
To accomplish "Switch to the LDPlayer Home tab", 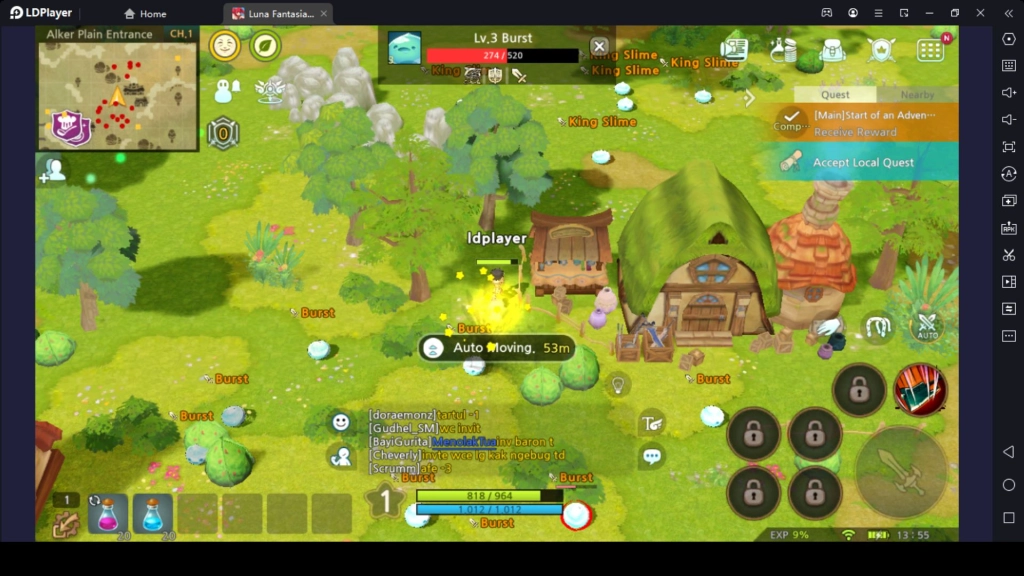I will [x=145, y=14].
